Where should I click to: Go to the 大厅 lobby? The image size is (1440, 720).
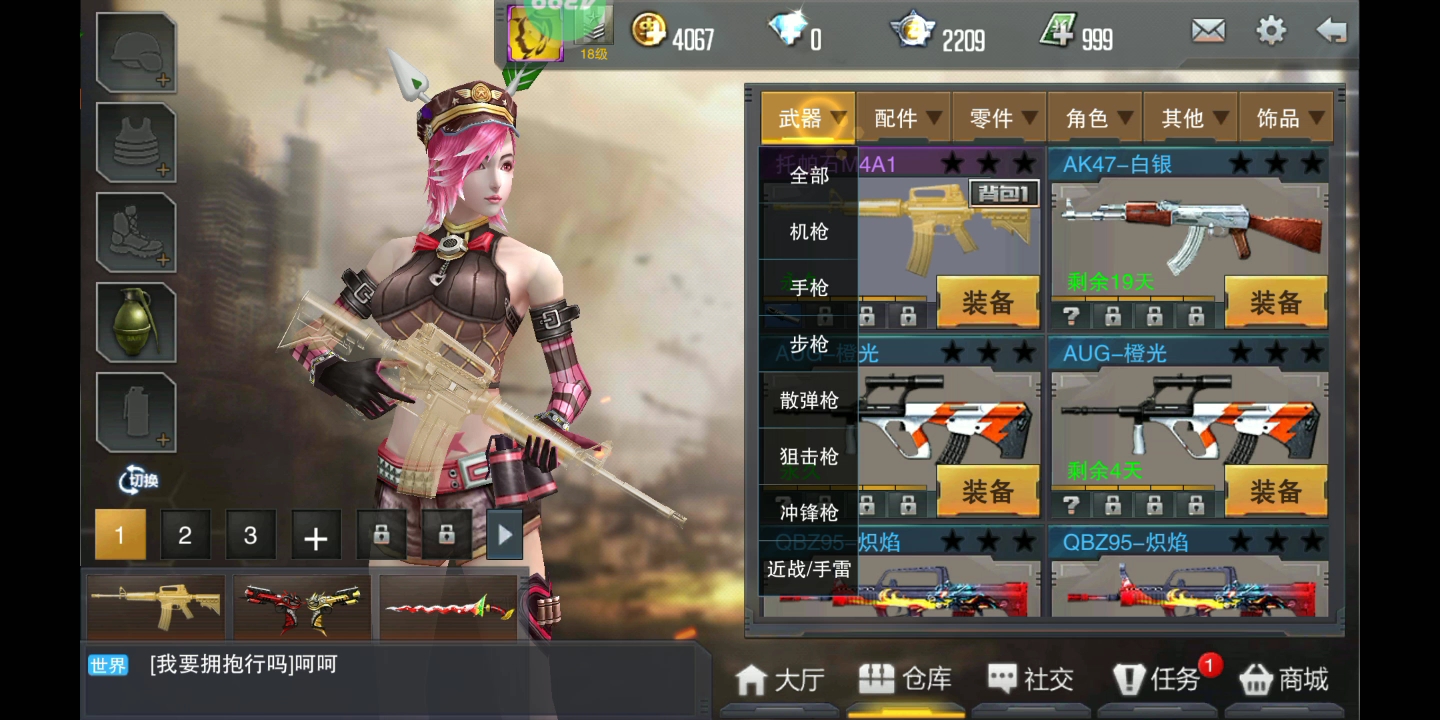781,680
